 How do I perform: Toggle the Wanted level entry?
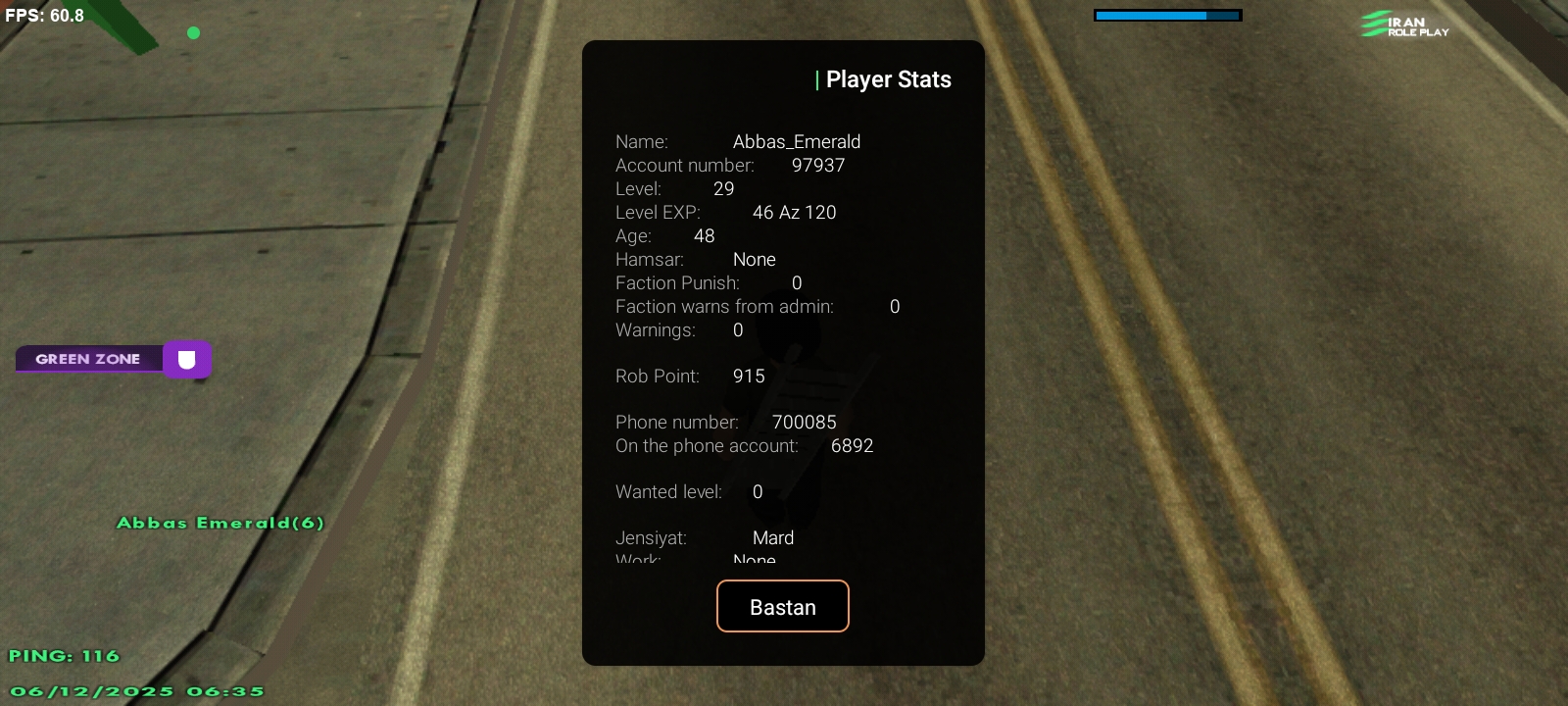[x=686, y=491]
